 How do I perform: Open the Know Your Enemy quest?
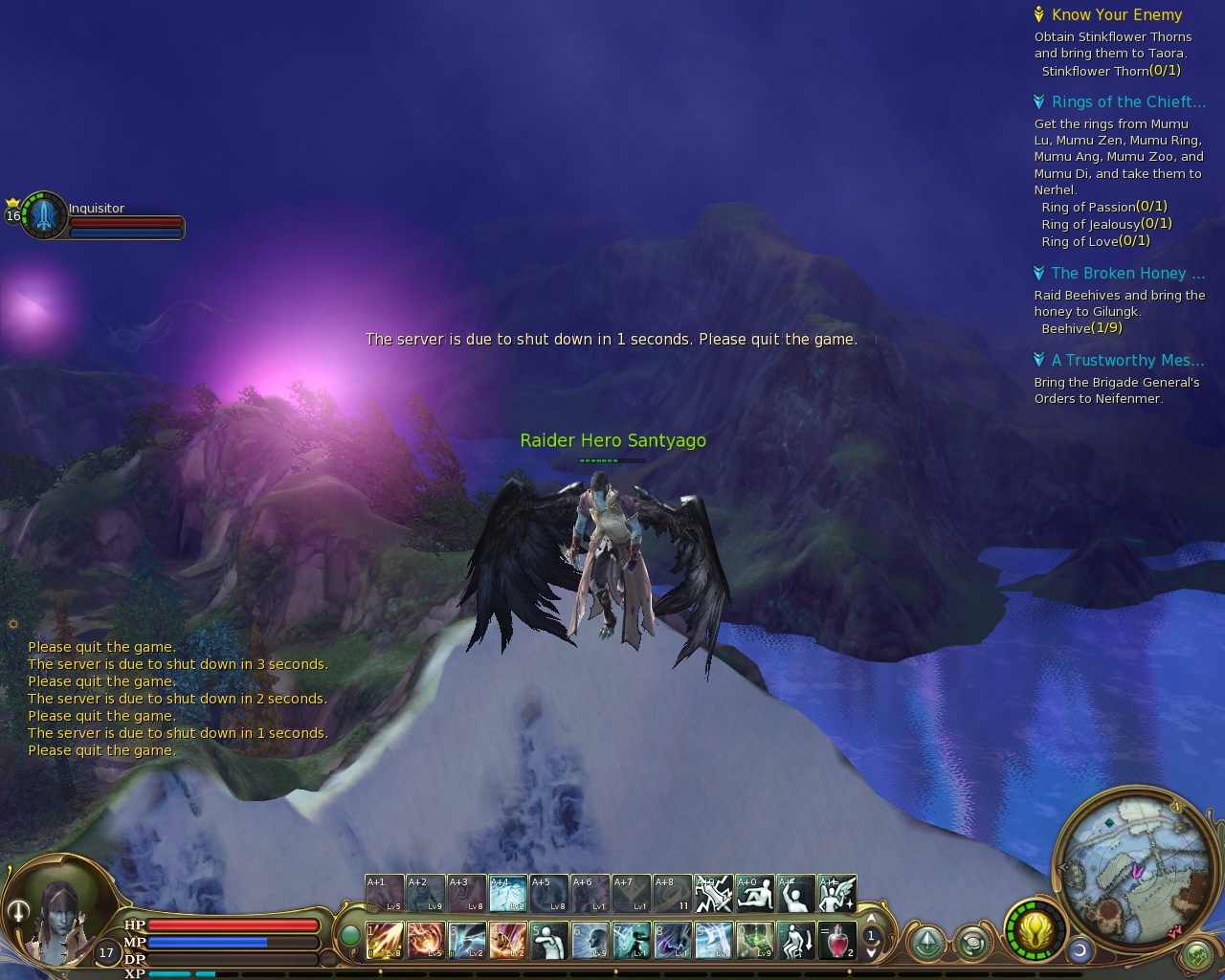pos(1116,15)
